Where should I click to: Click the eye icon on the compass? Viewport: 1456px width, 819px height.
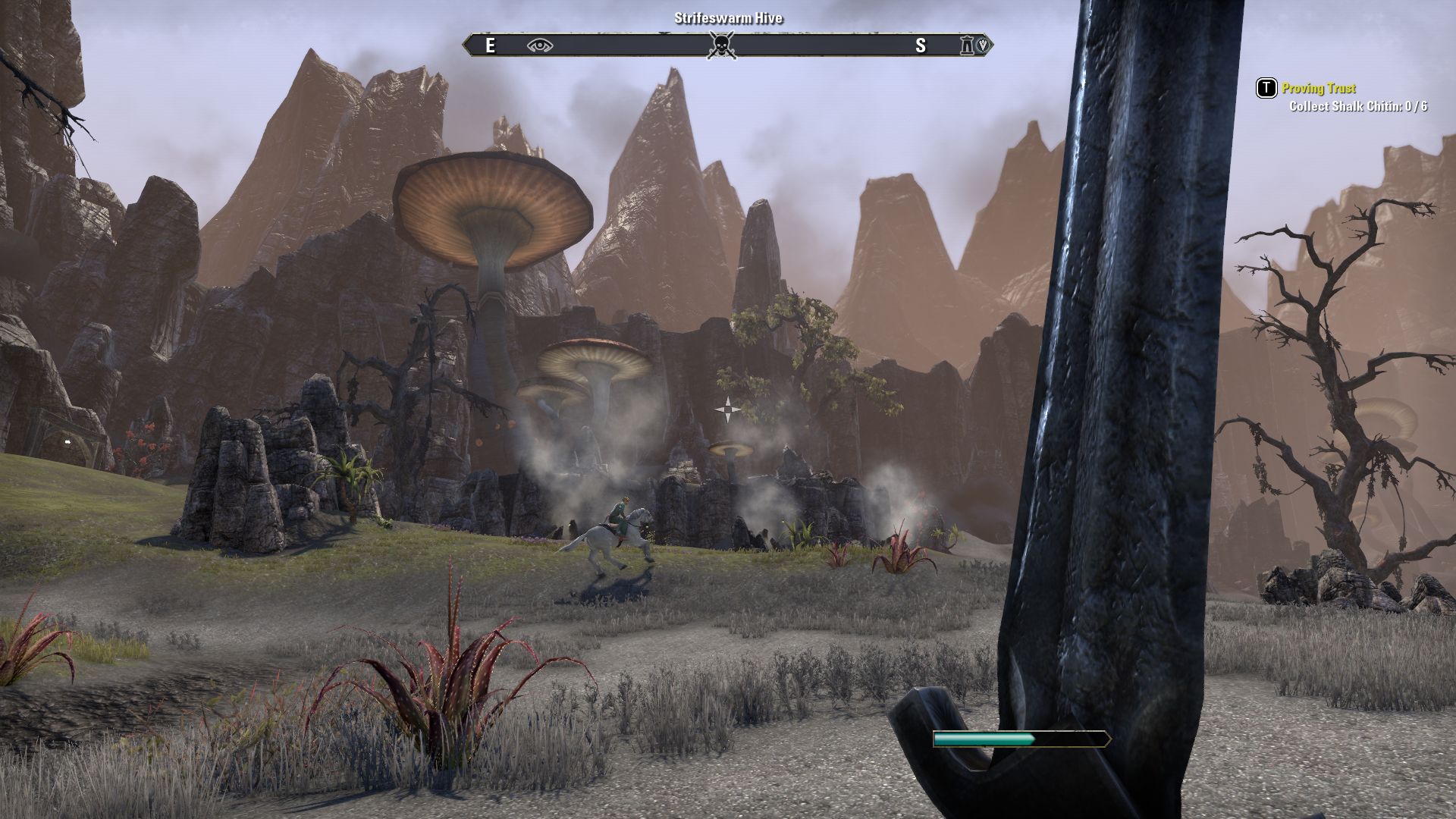pyautogui.click(x=540, y=46)
